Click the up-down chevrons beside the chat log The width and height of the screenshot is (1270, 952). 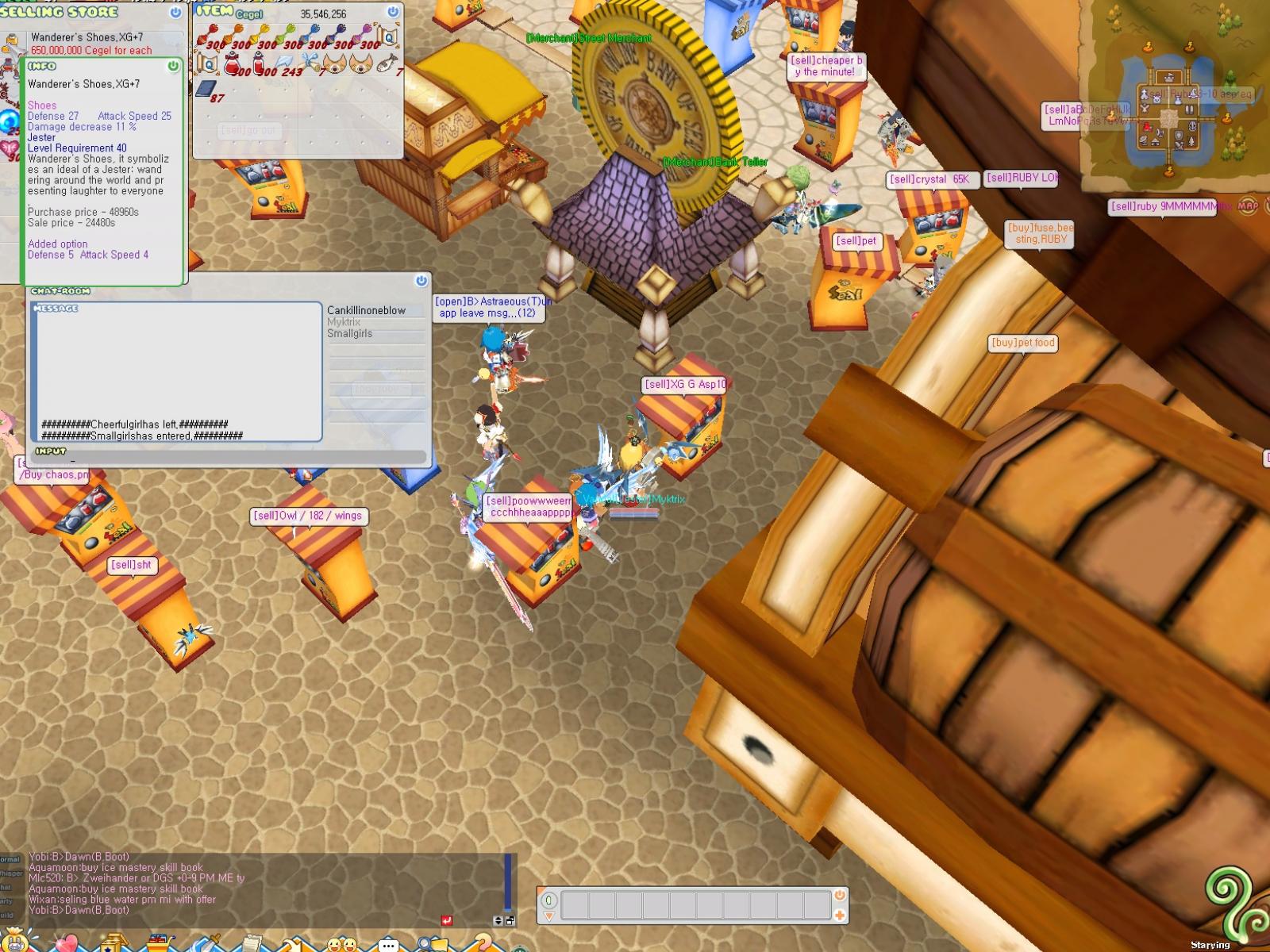498,919
